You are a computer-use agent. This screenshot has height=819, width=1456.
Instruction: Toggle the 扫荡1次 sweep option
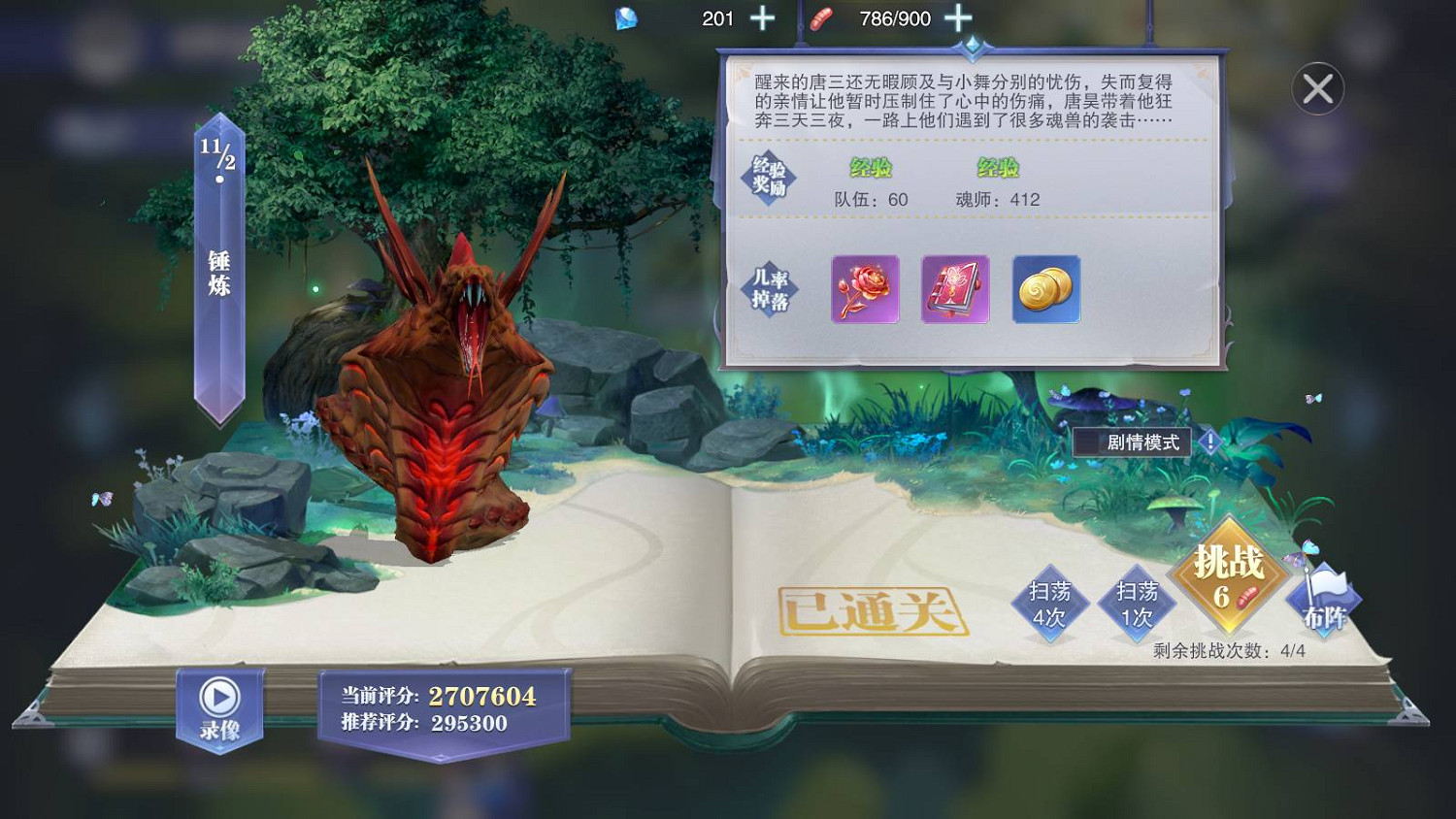(x=1138, y=604)
